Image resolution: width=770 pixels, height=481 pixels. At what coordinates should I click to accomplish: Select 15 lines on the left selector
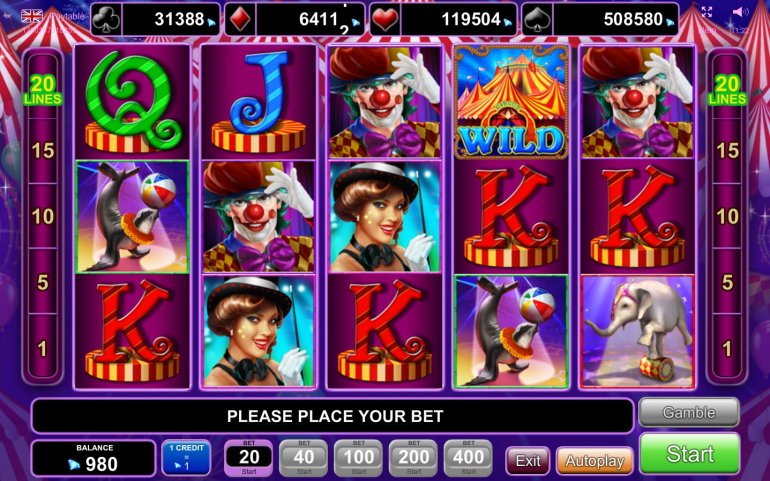click(x=42, y=151)
